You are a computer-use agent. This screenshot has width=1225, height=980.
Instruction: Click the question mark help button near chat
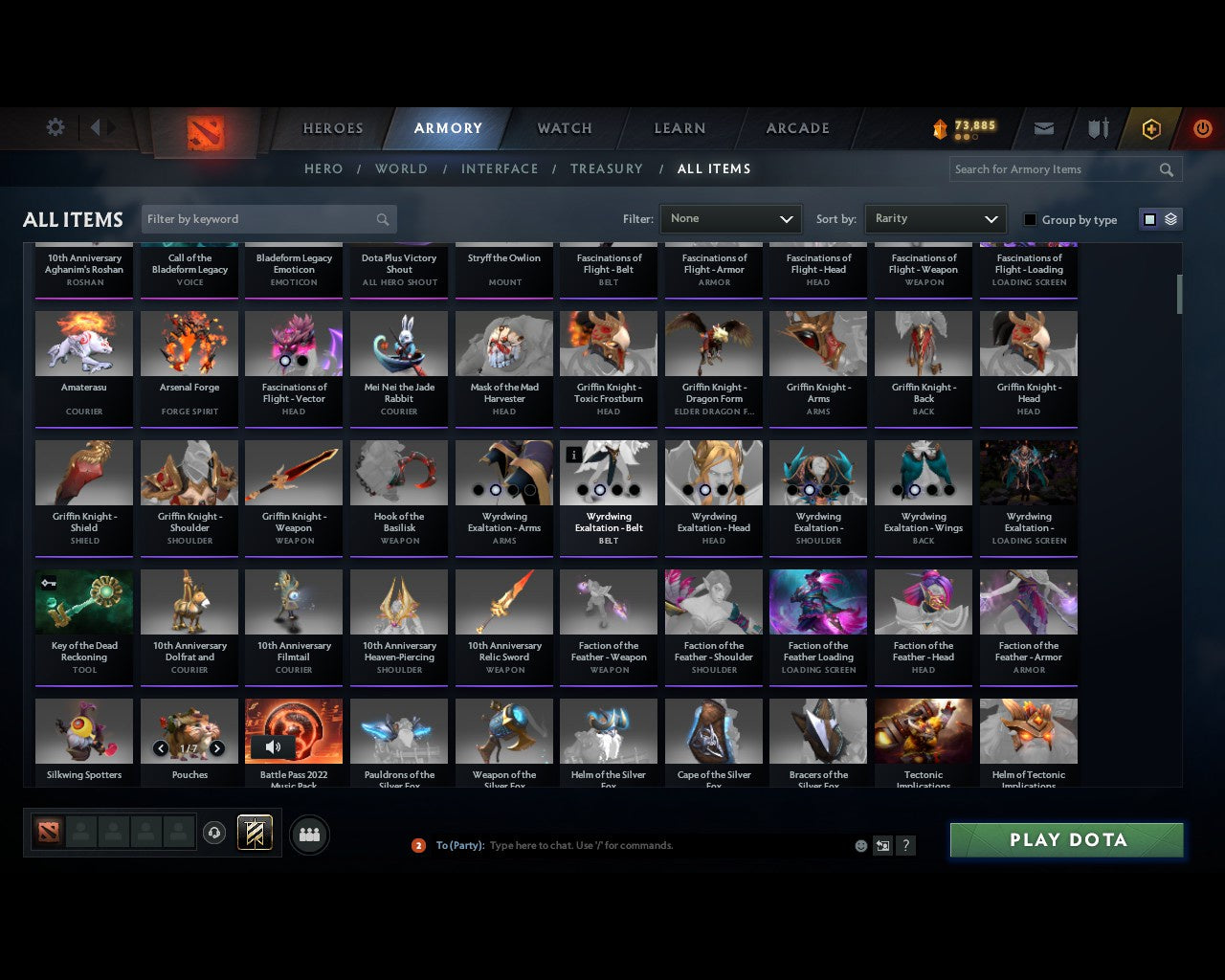pos(905,845)
